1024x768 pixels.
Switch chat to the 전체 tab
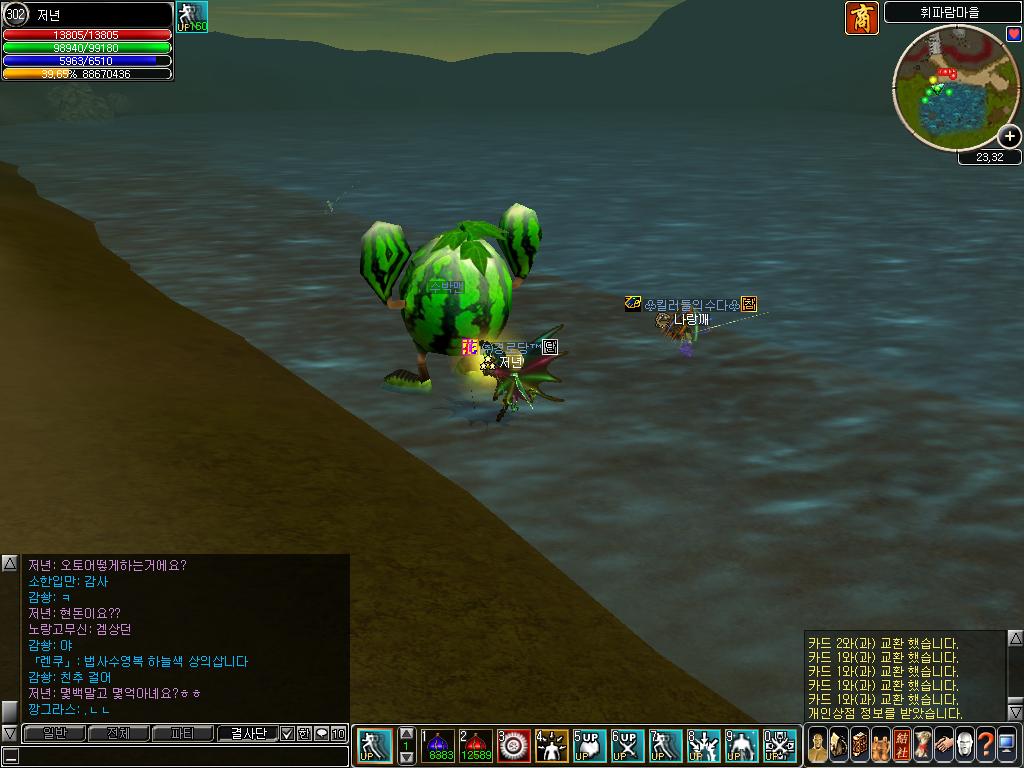point(118,734)
